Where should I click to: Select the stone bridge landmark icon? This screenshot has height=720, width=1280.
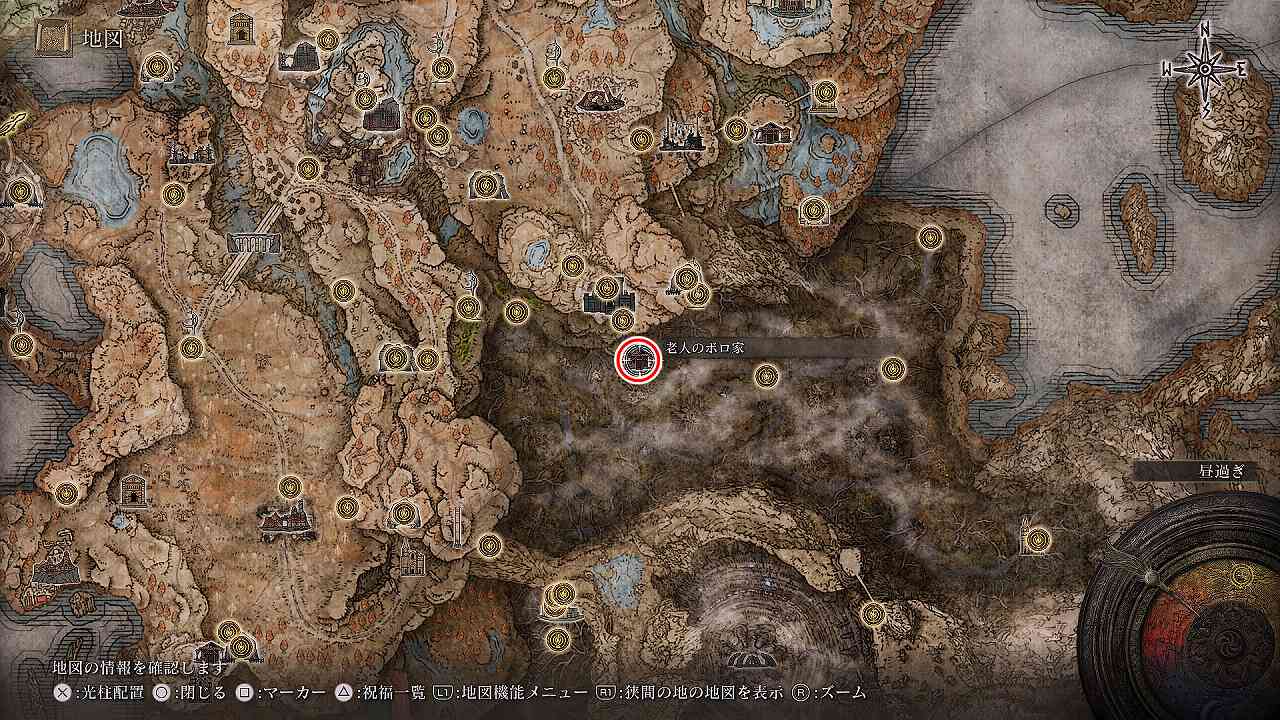tap(254, 243)
